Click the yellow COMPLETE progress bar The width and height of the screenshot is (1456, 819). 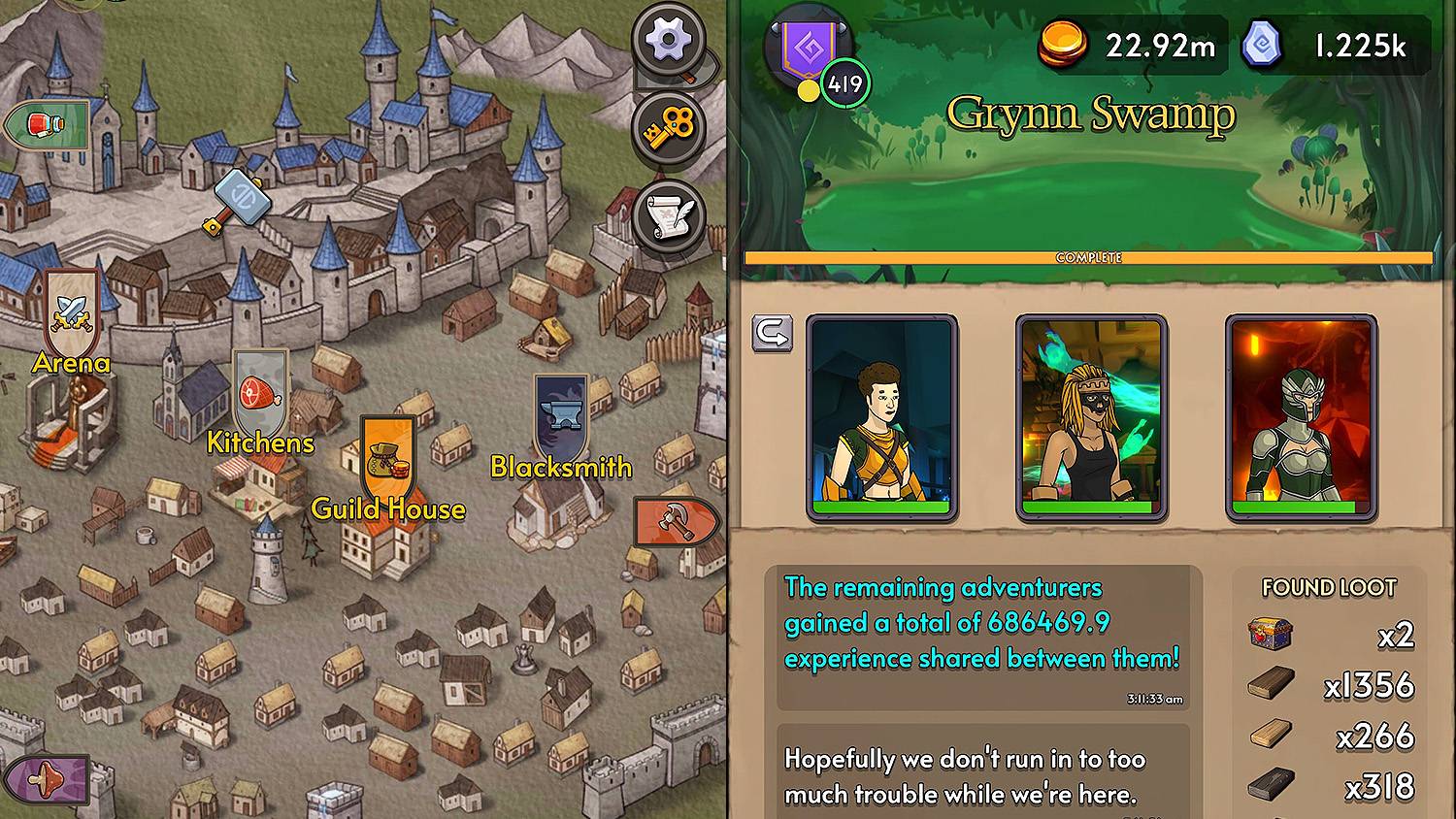click(1091, 255)
